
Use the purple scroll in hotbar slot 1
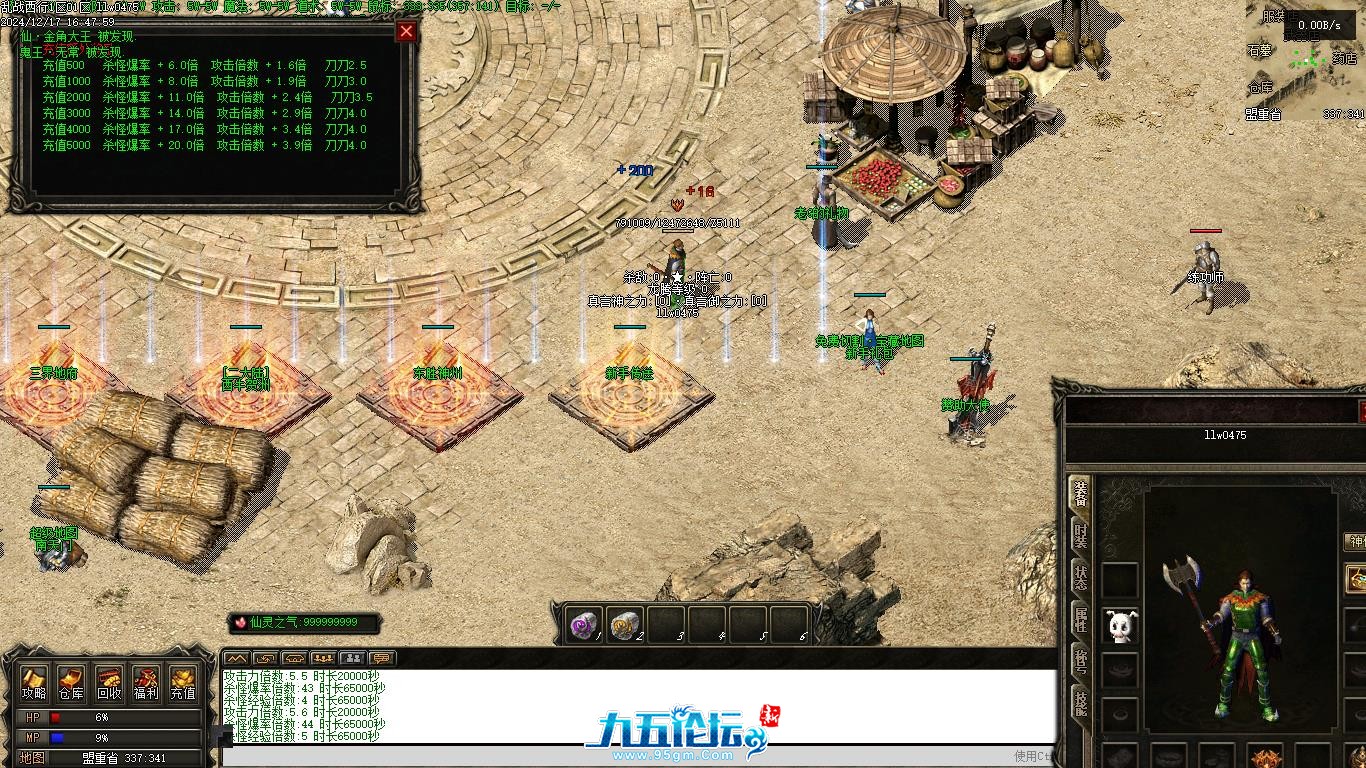(582, 625)
